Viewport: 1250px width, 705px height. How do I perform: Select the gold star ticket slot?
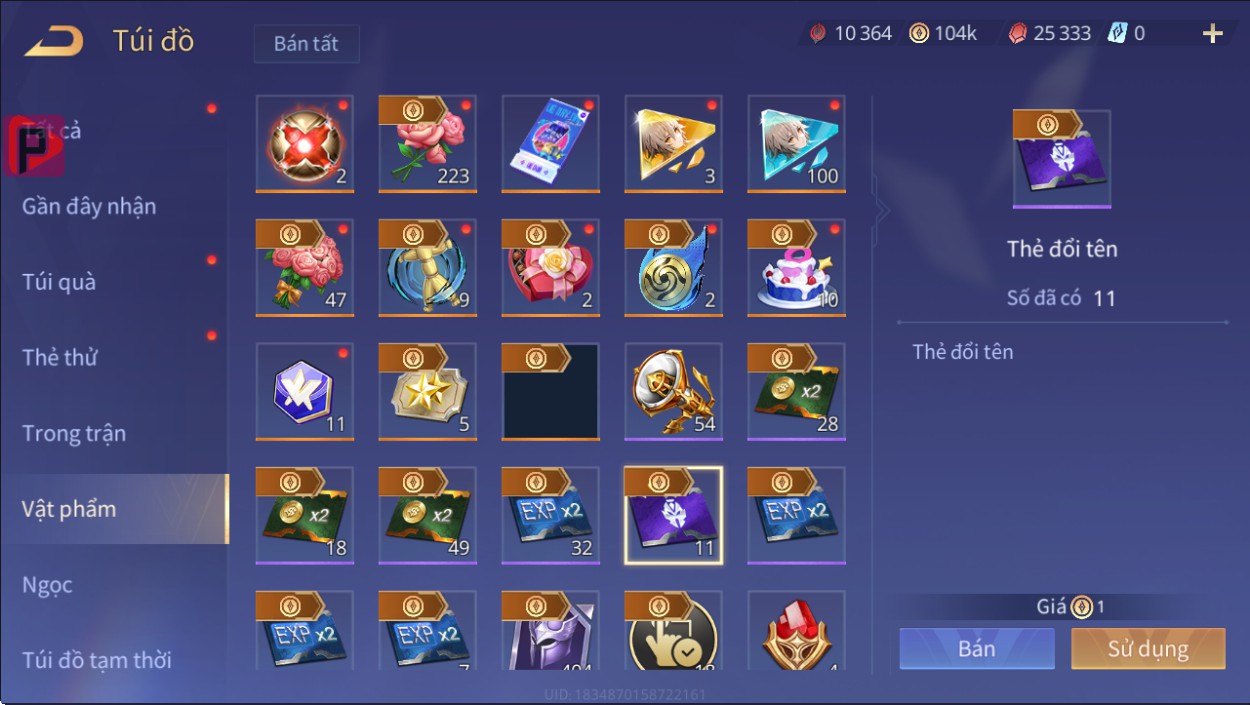(427, 391)
